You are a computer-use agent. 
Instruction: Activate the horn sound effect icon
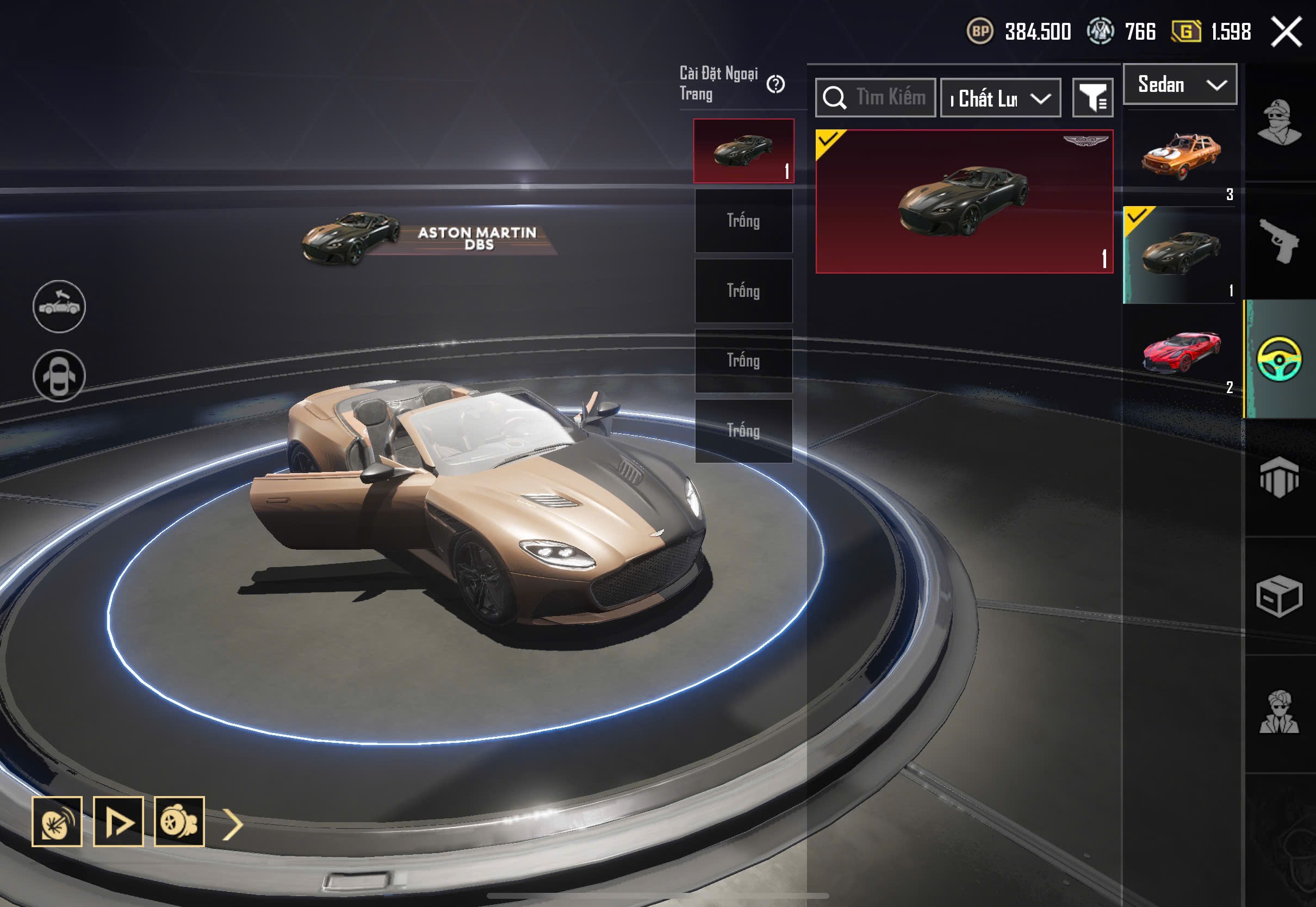(x=57, y=822)
